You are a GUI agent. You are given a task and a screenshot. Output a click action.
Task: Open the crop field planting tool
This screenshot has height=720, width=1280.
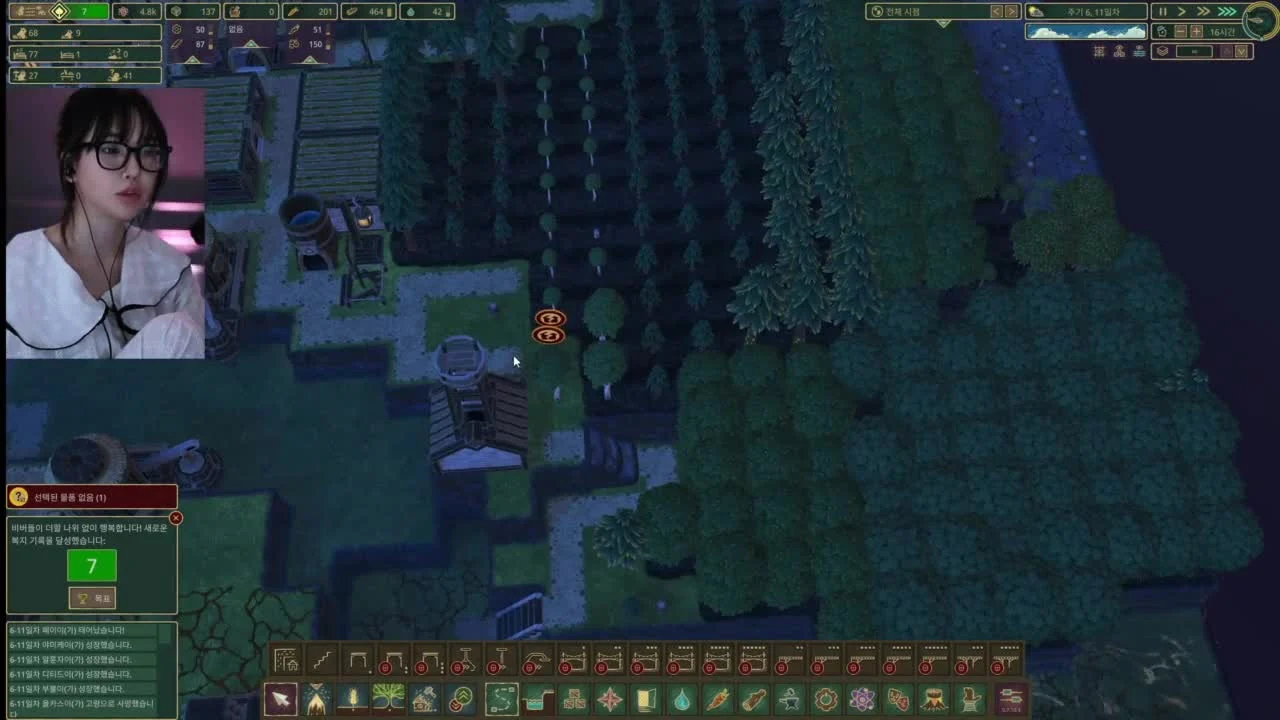click(x=353, y=698)
